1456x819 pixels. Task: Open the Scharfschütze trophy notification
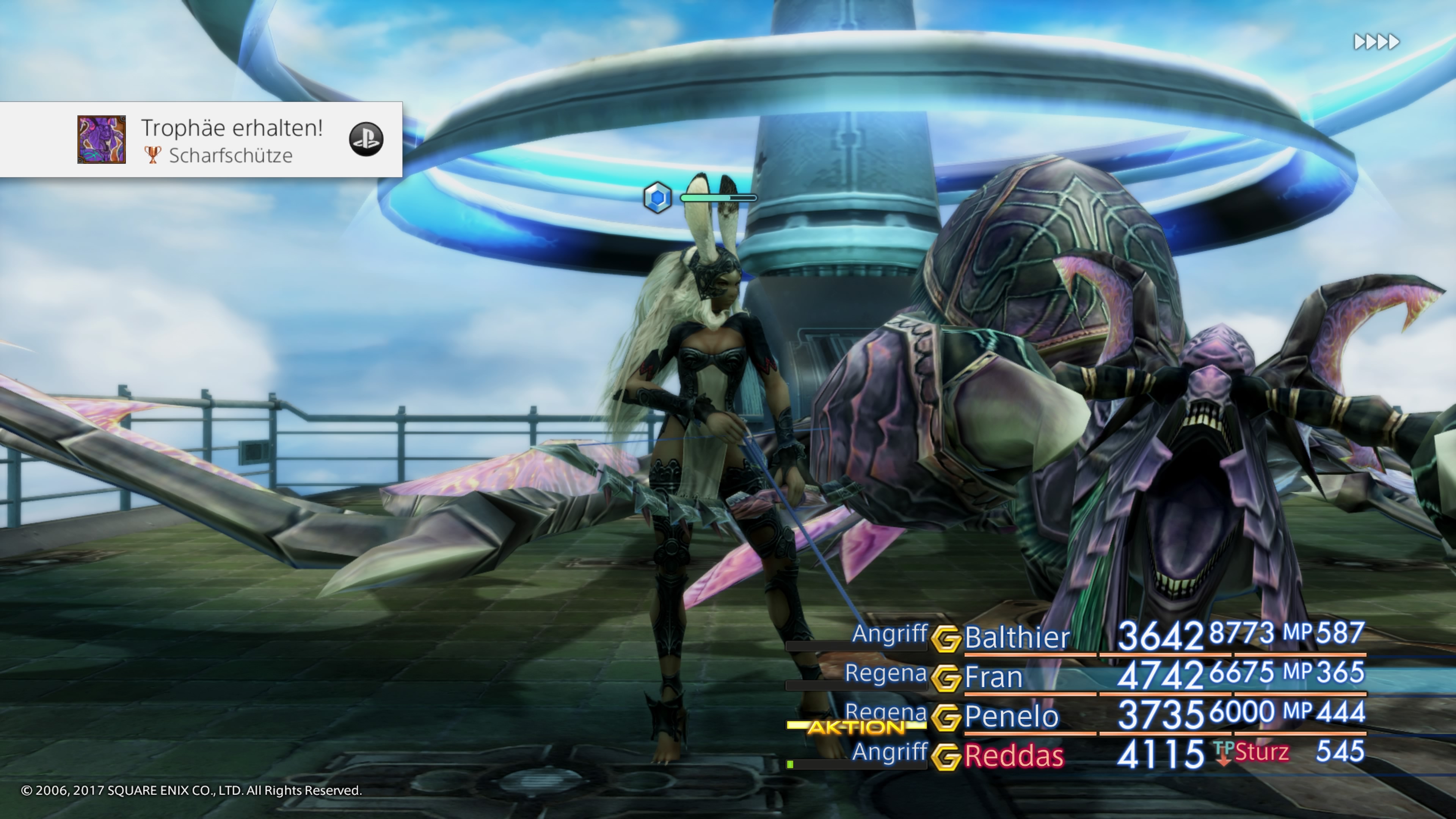pos(231,140)
